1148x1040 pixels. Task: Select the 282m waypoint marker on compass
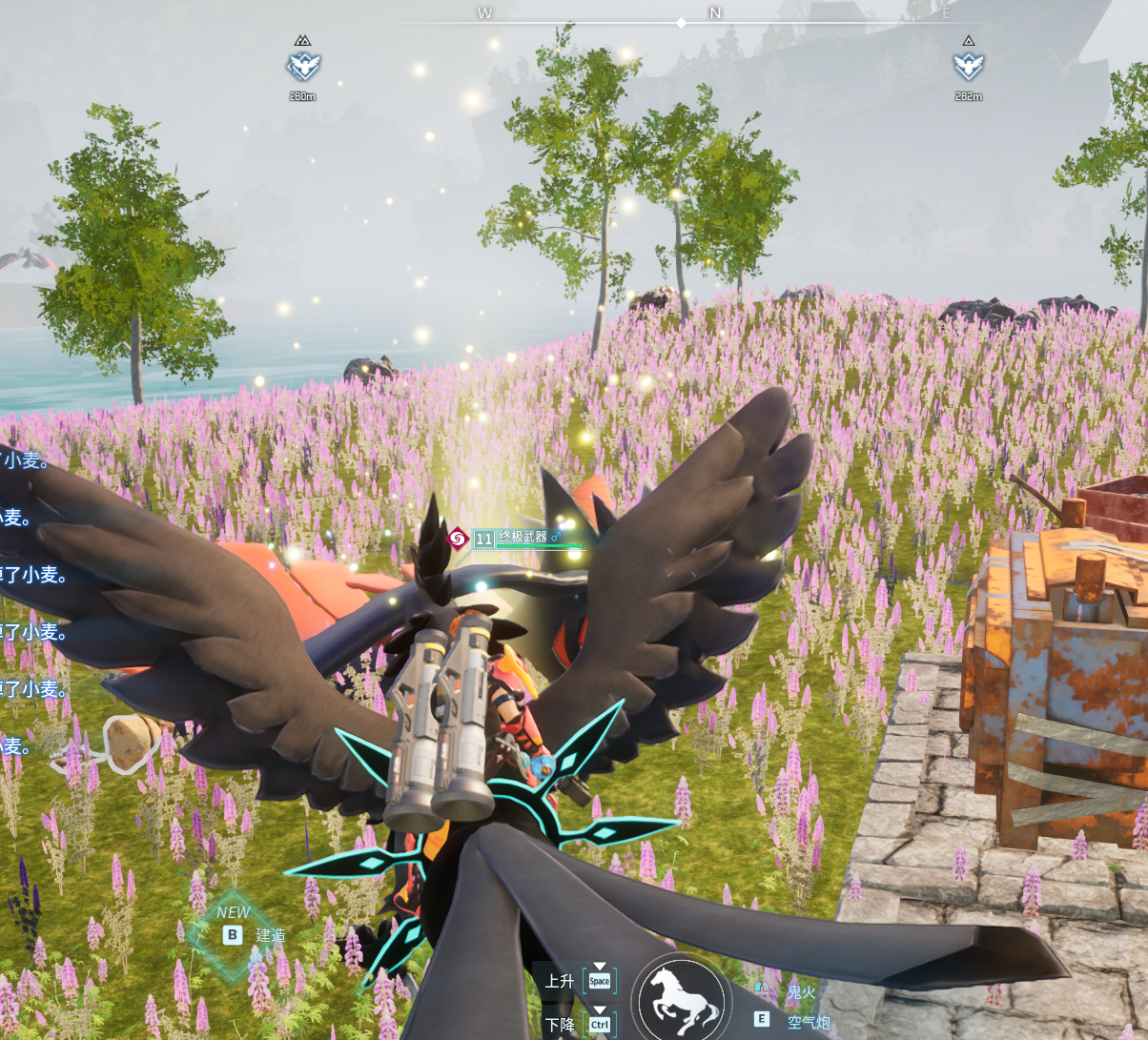click(x=968, y=66)
